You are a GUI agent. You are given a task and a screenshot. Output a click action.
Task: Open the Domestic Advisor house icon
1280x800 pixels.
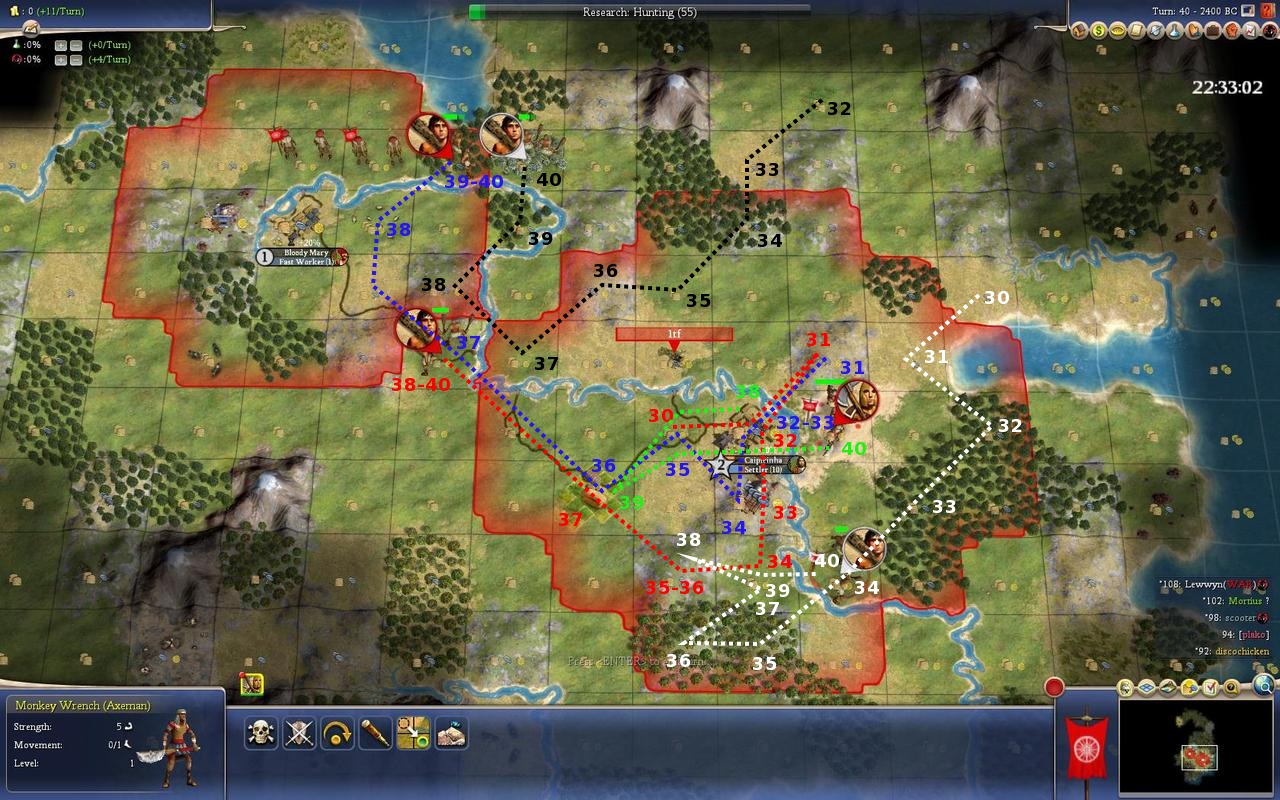(1079, 31)
